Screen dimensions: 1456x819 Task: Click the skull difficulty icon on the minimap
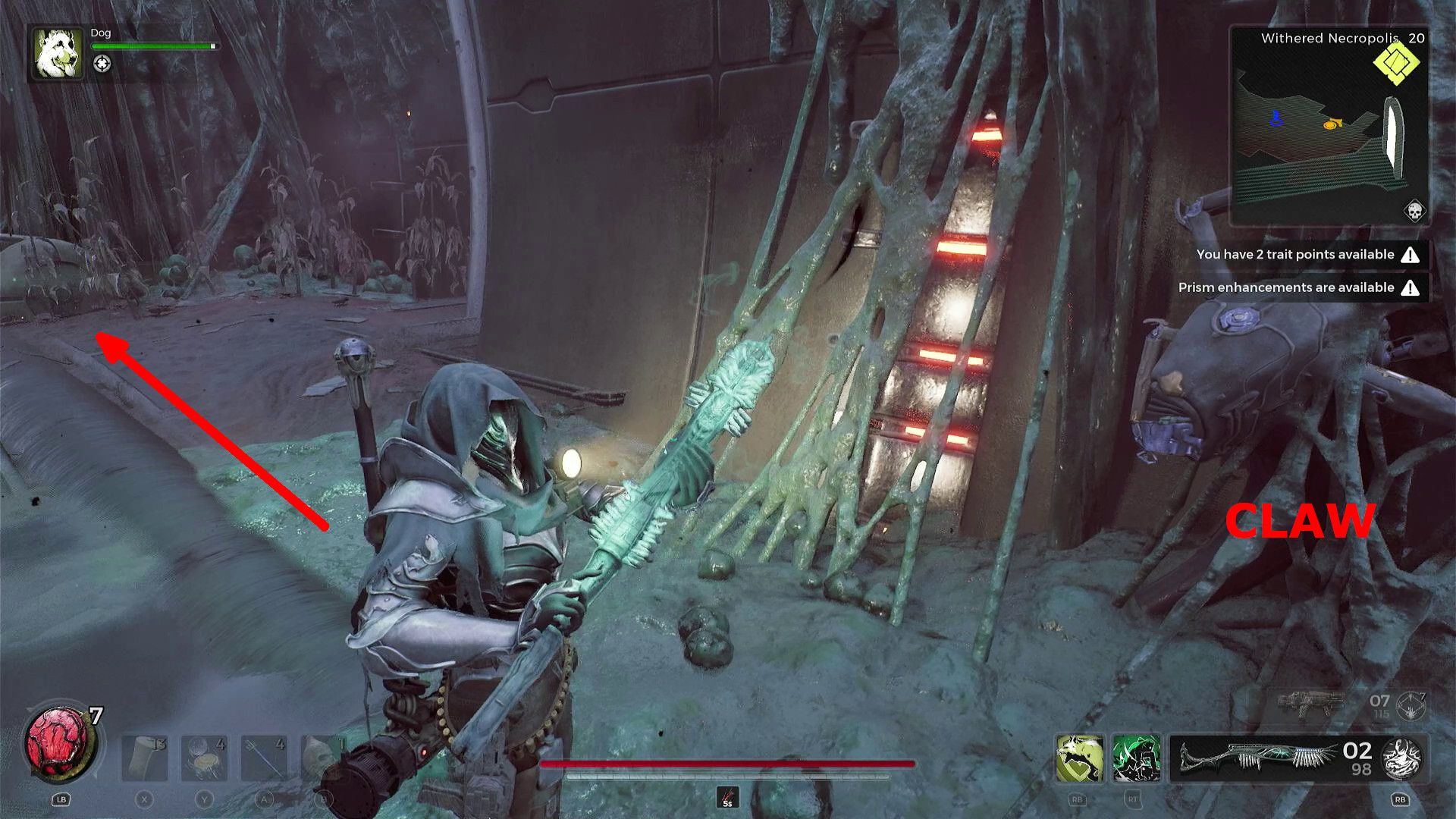tap(1414, 211)
